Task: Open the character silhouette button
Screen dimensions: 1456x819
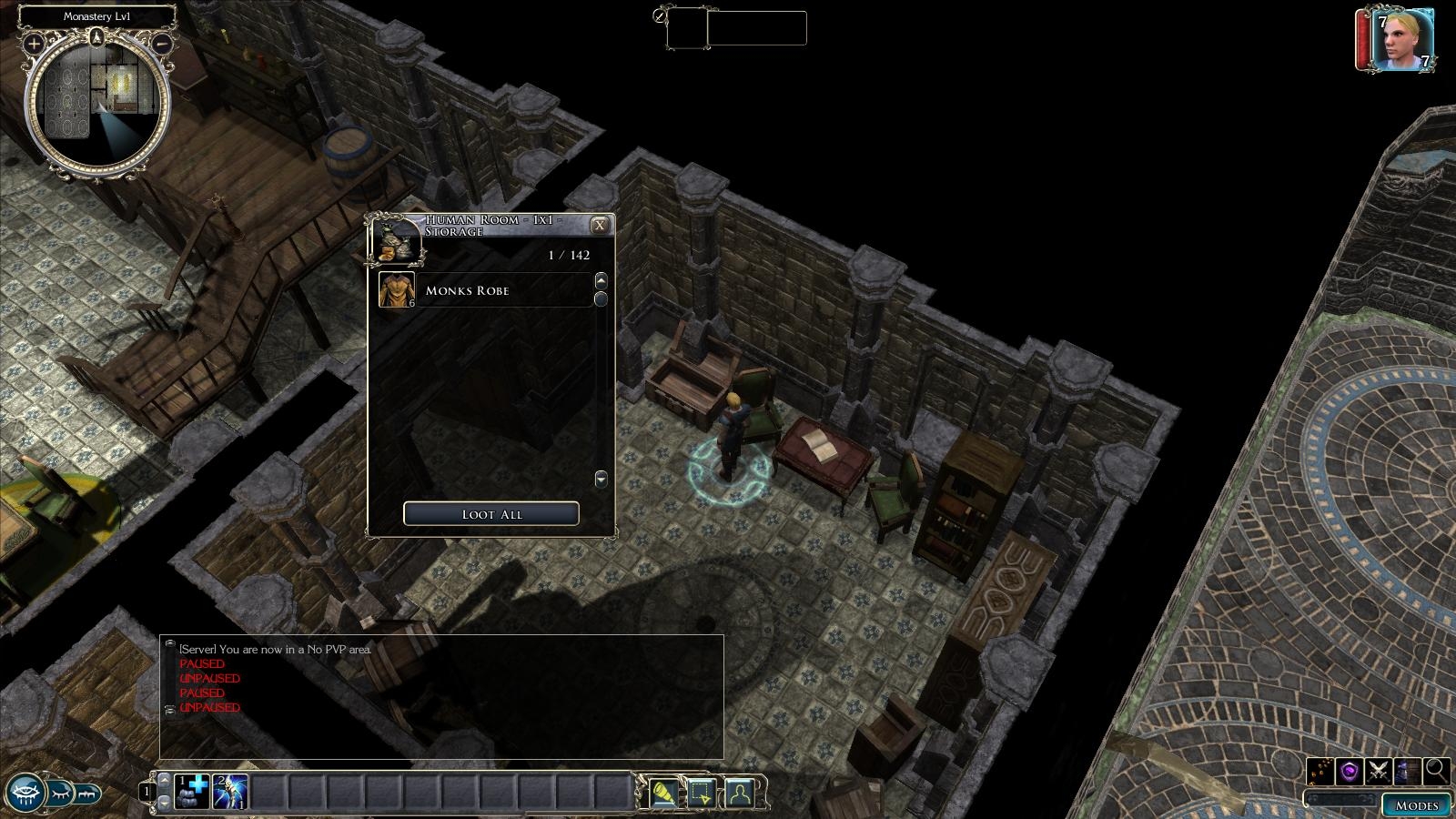Action: [x=739, y=794]
